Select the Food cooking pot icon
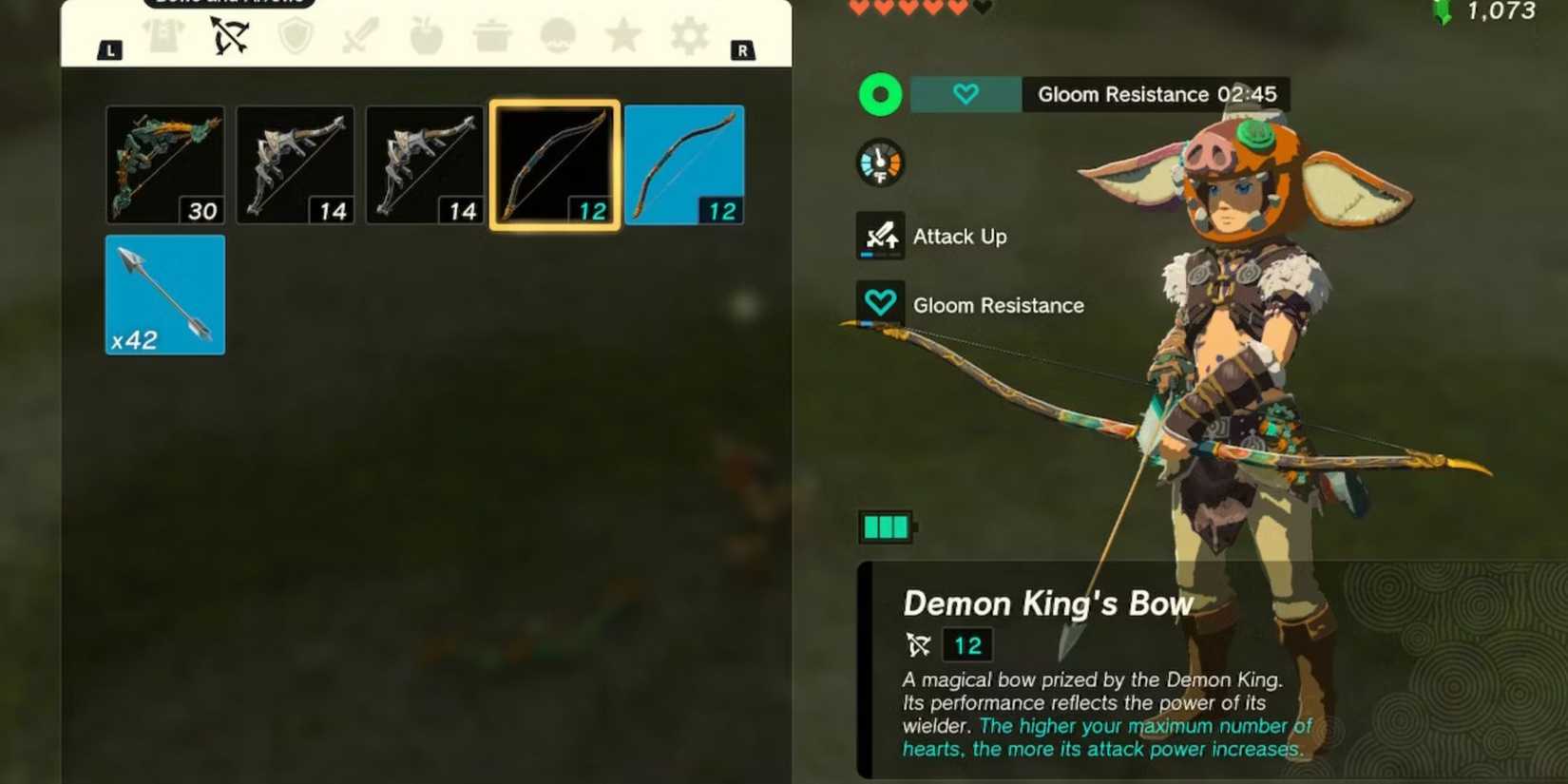1568x784 pixels. click(x=490, y=35)
